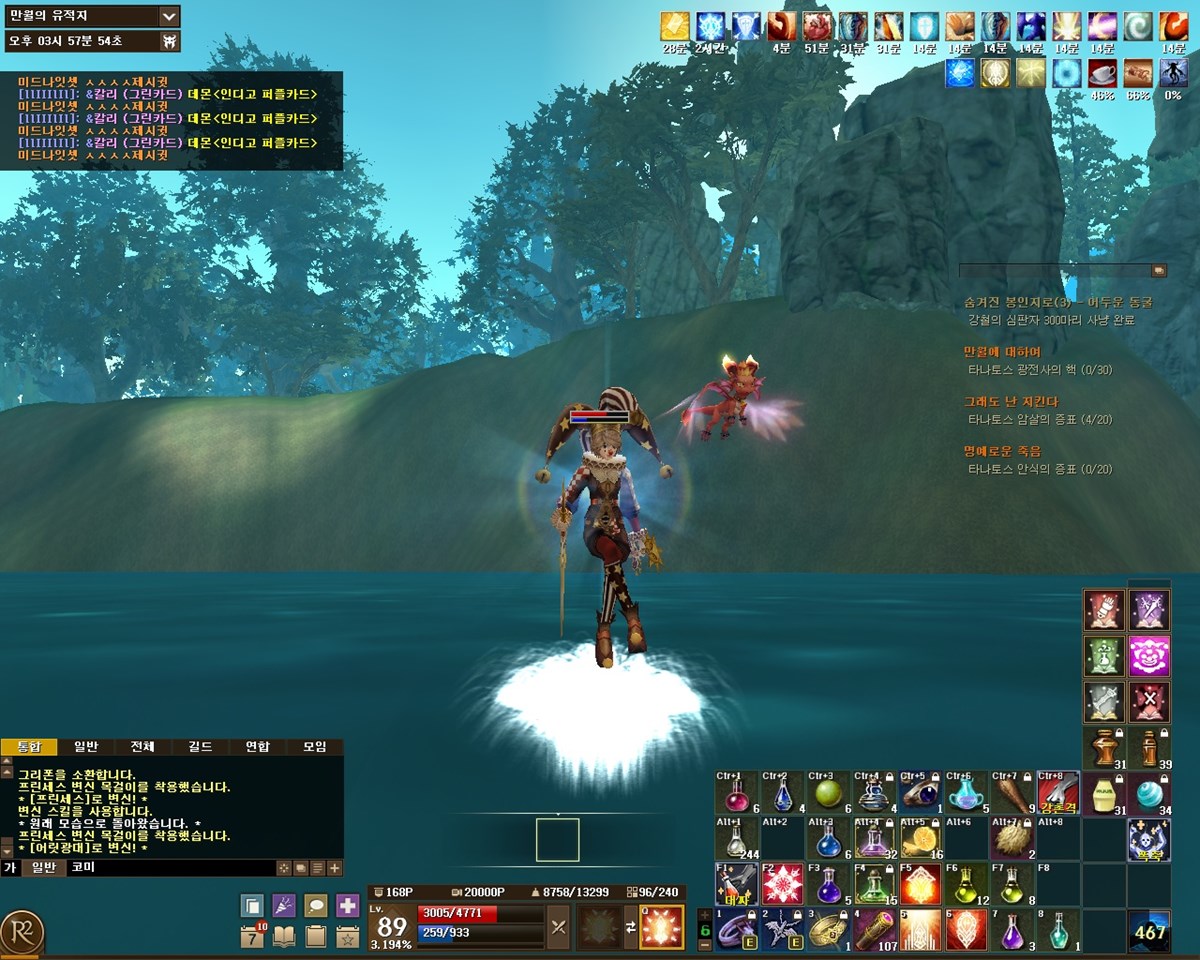This screenshot has width=1200, height=960.
Task: Activate the pink clown face skill icon
Action: 1149,656
